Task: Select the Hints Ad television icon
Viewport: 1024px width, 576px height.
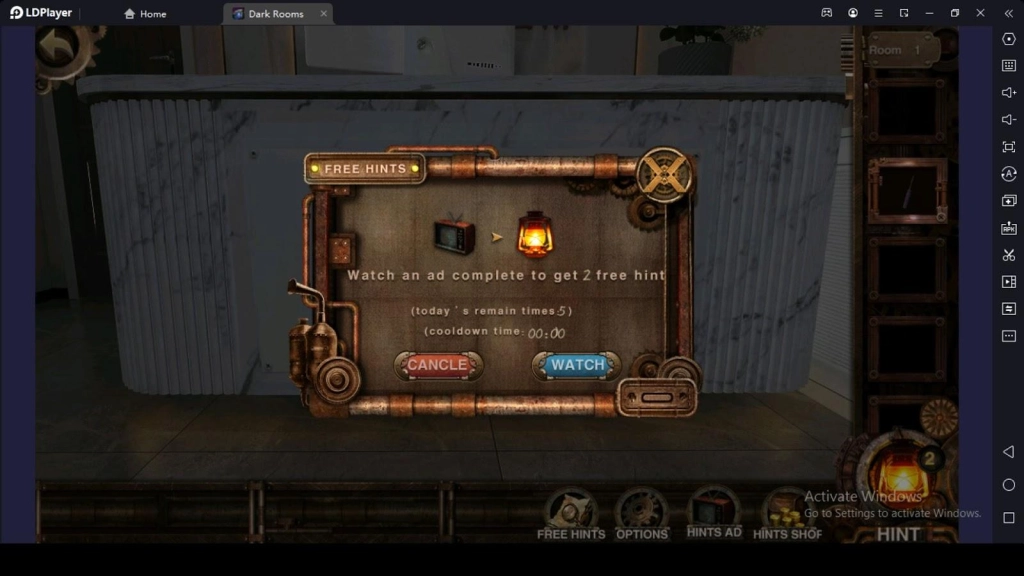Action: [714, 511]
